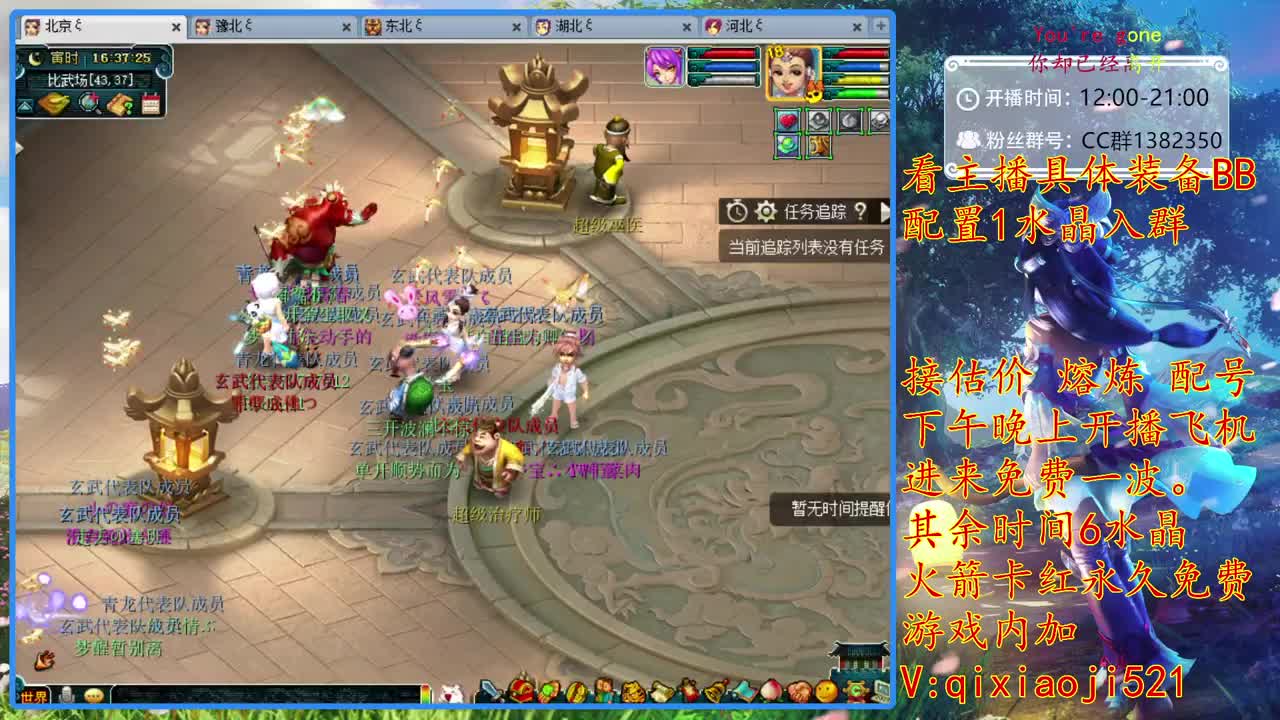Open the minimap magnifier search icon
The height and width of the screenshot is (720, 1280).
(89, 103)
